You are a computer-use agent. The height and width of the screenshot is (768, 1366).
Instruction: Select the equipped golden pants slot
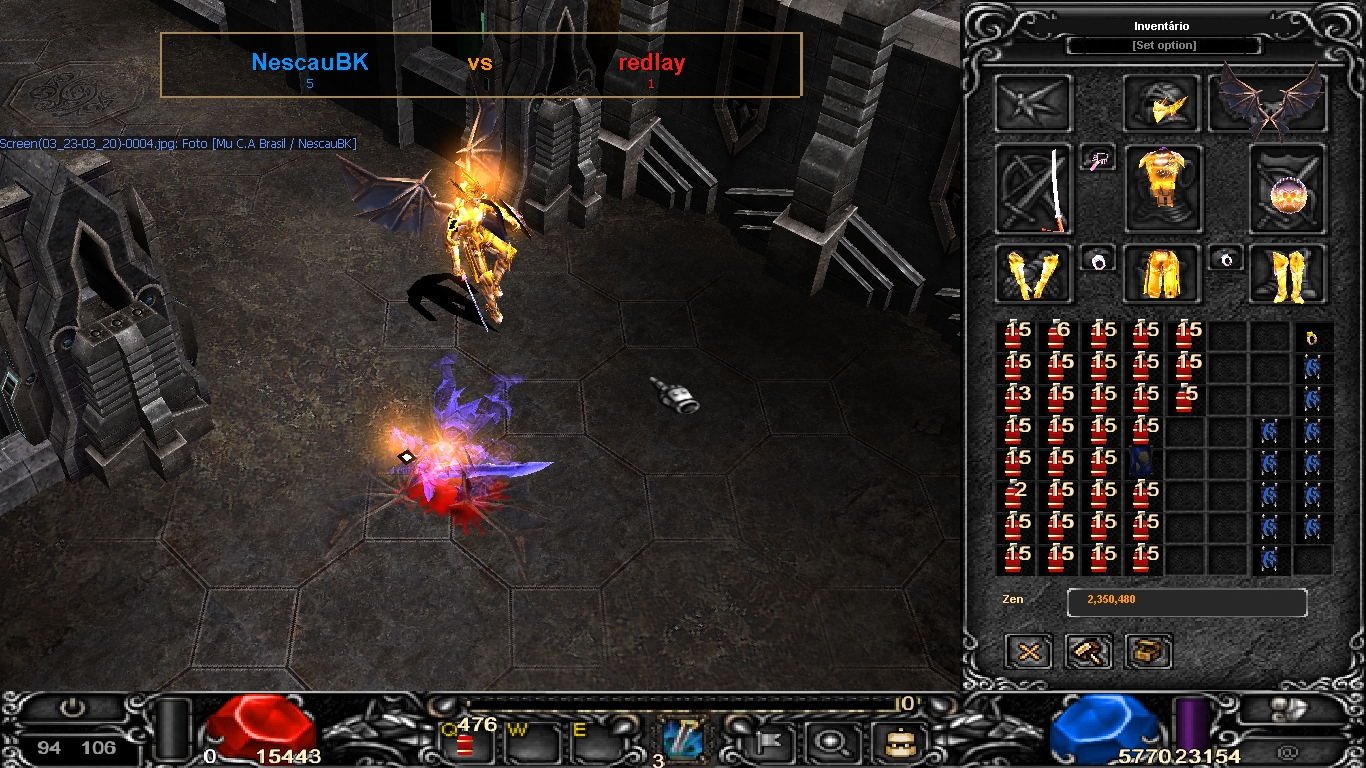[1162, 274]
